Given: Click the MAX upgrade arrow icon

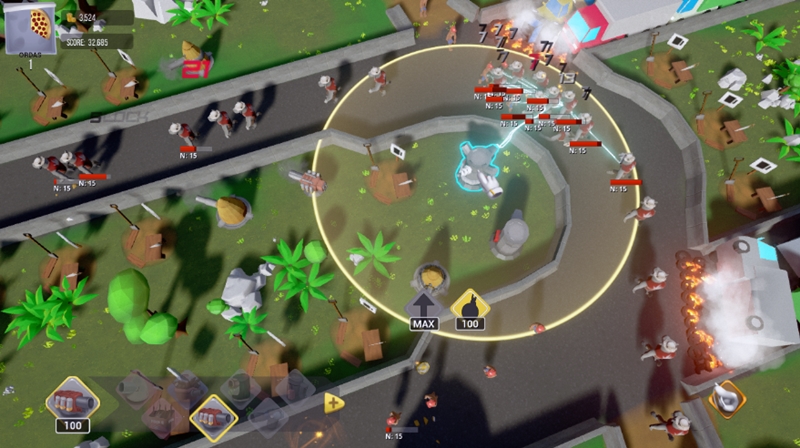Looking at the screenshot, I should [424, 305].
